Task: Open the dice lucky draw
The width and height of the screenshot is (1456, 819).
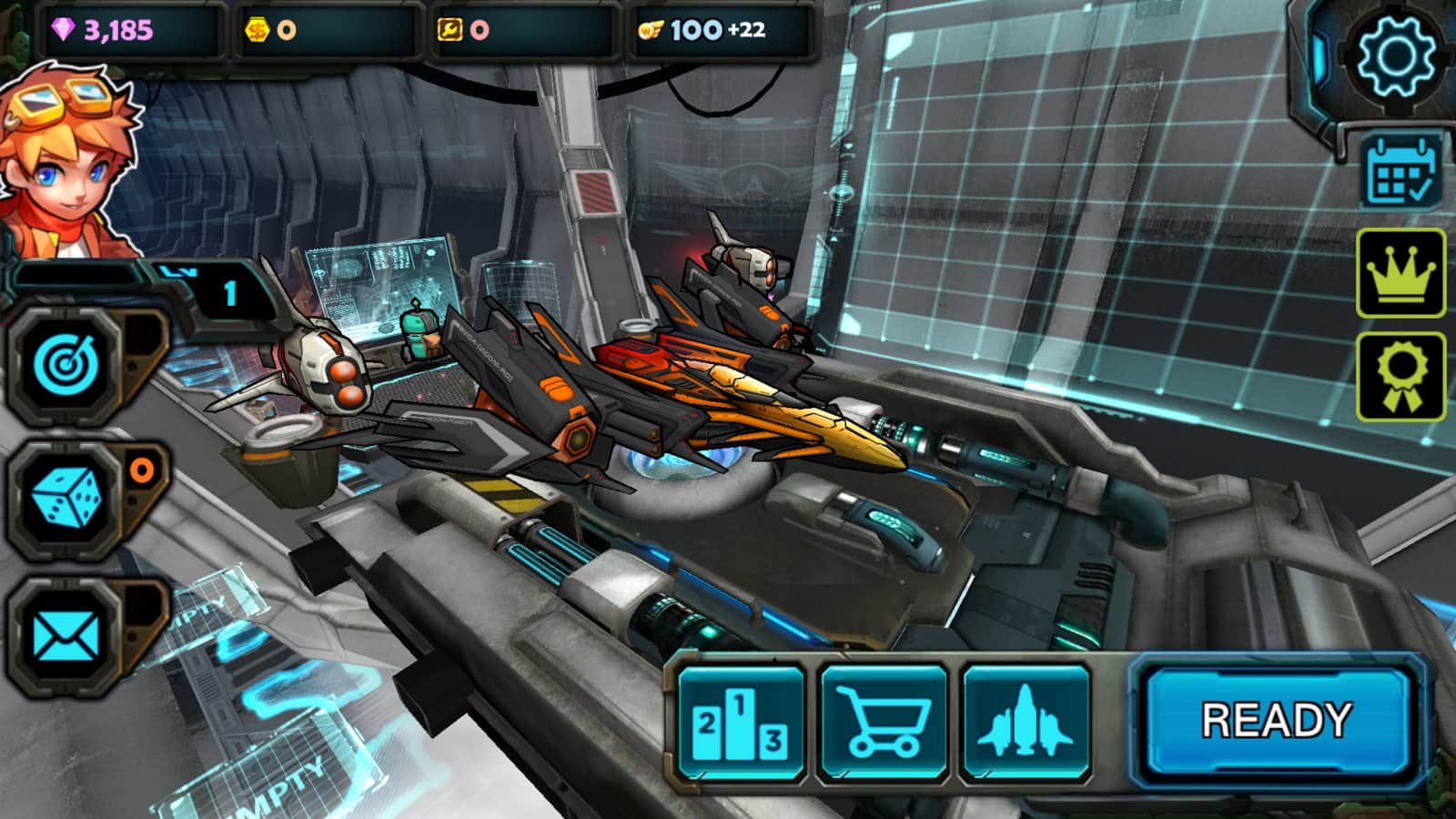Action: coord(66,500)
